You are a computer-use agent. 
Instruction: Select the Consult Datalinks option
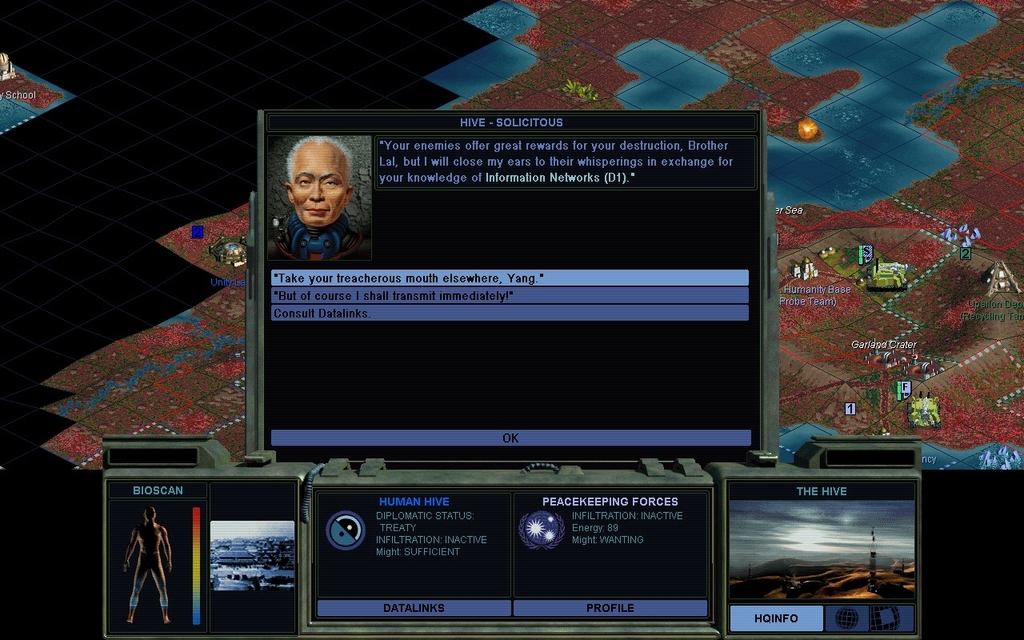509,313
